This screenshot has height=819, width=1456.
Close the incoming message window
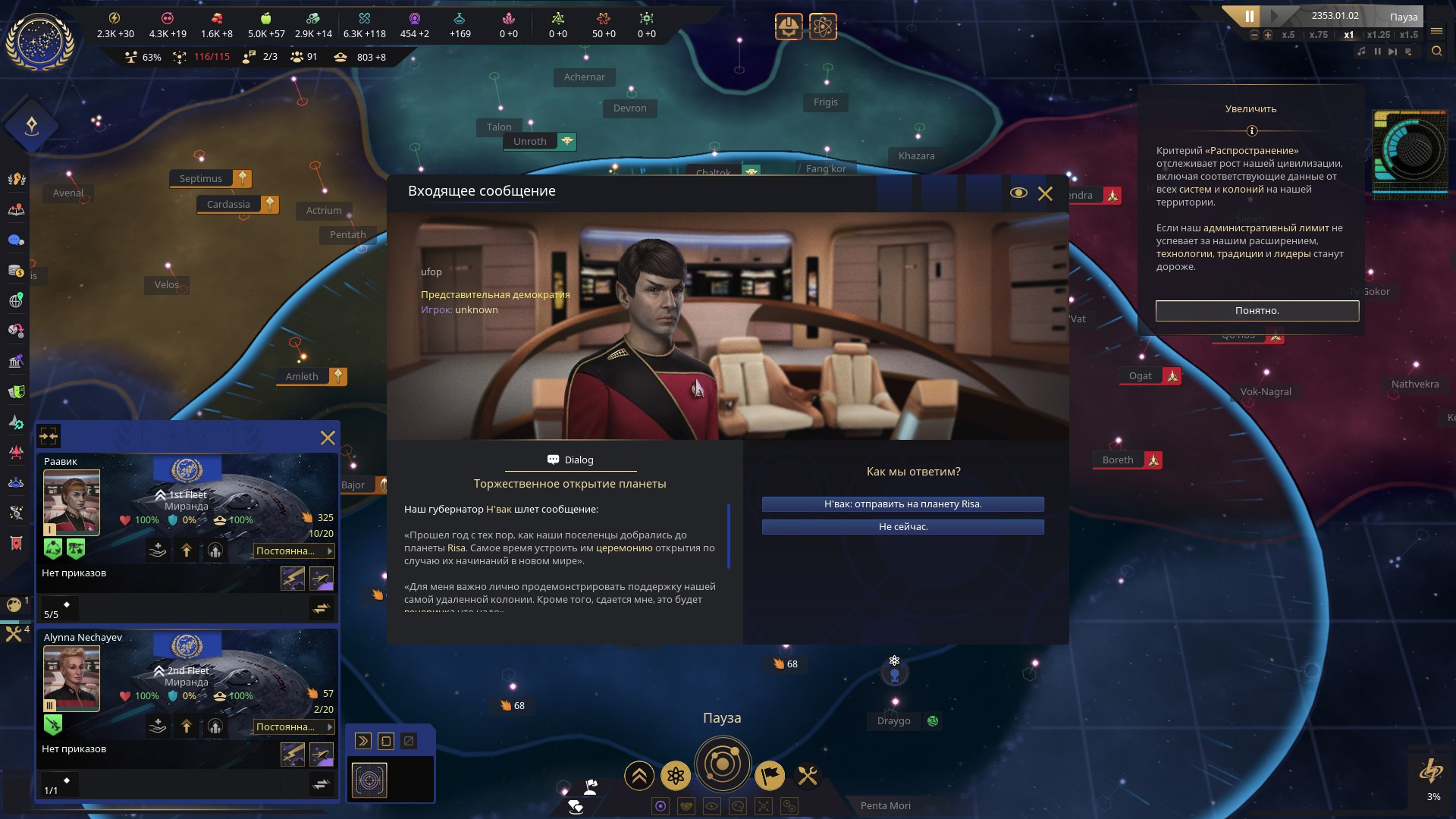(x=1045, y=193)
